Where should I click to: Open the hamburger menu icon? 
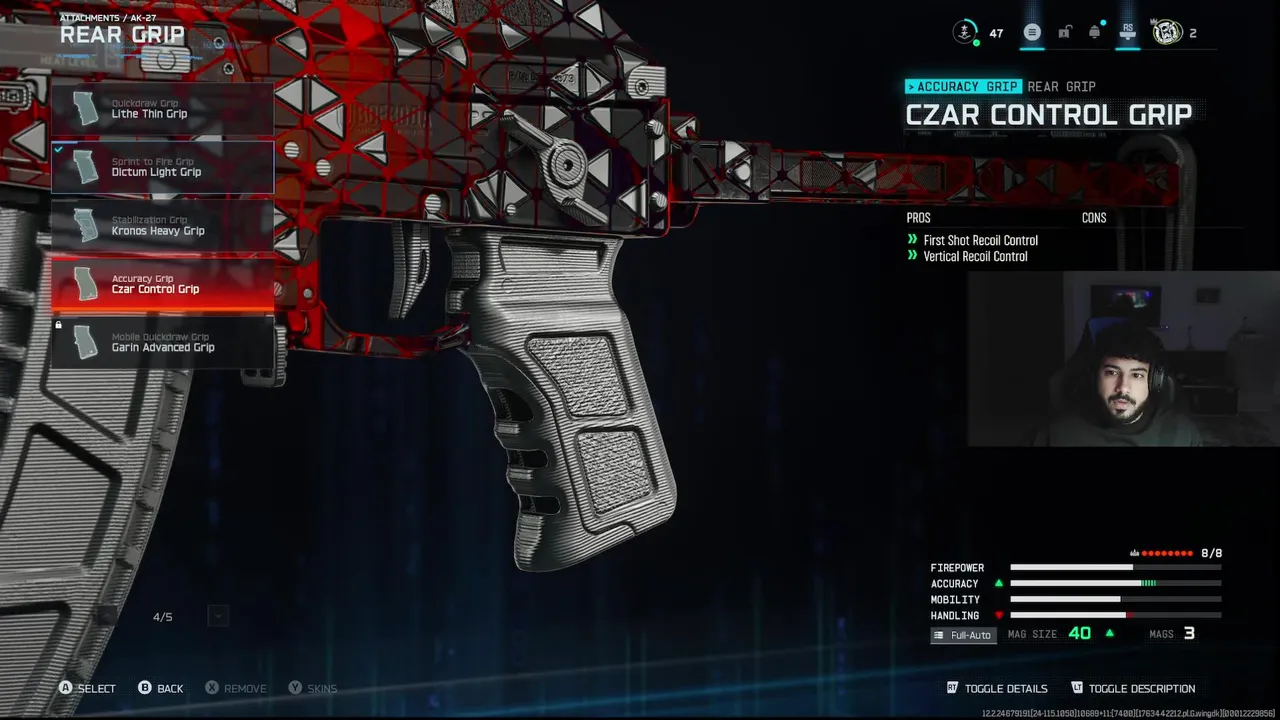pos(1032,33)
